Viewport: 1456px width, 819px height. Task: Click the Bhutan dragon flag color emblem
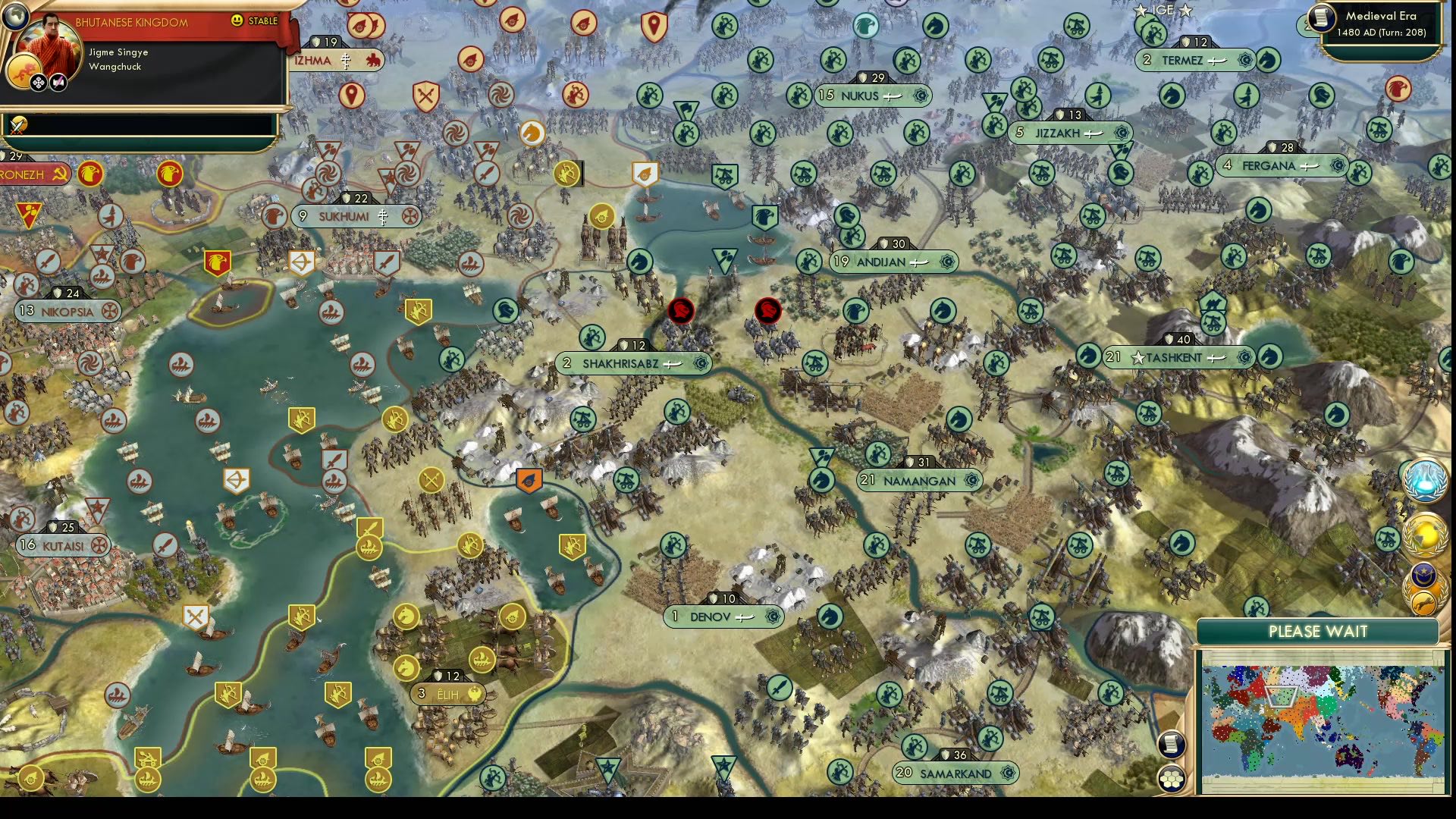tap(24, 69)
